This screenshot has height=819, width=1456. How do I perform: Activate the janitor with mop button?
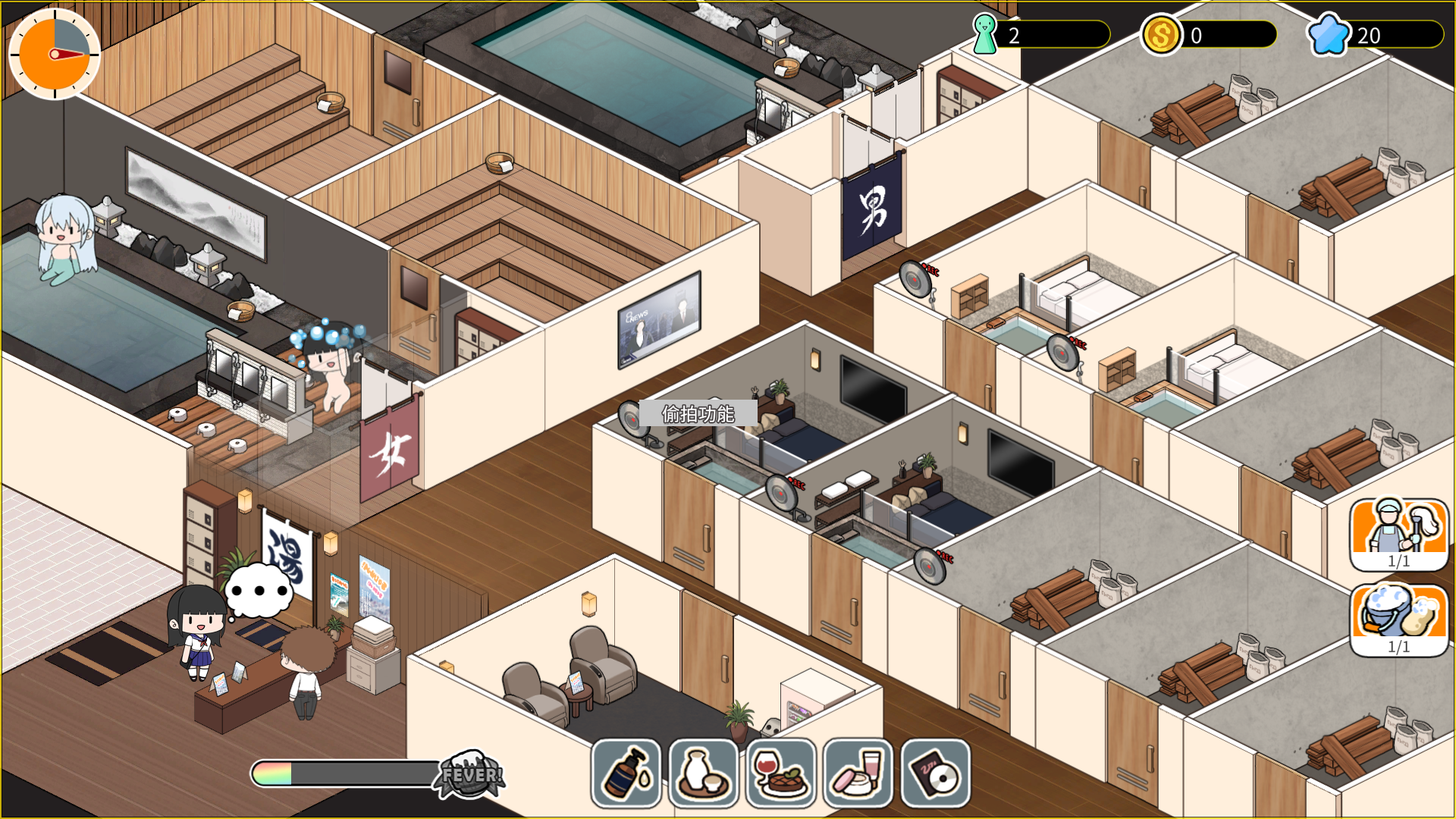pos(1398,534)
